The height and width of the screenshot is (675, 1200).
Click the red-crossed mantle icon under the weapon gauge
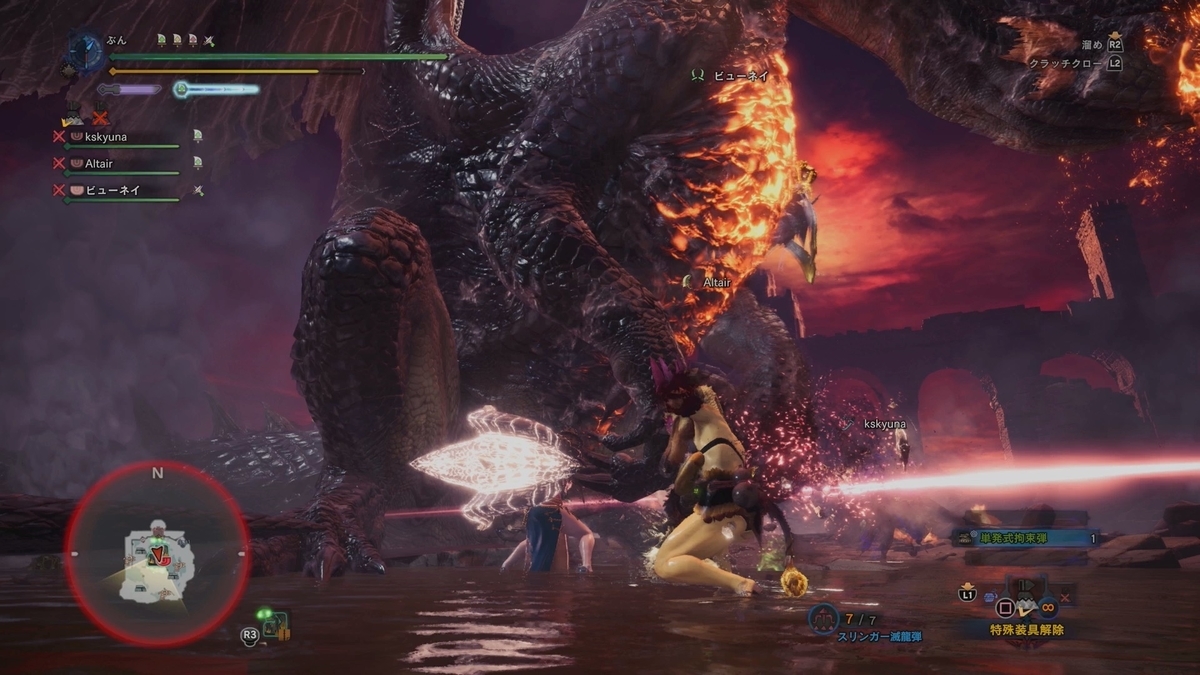pyautogui.click(x=100, y=118)
